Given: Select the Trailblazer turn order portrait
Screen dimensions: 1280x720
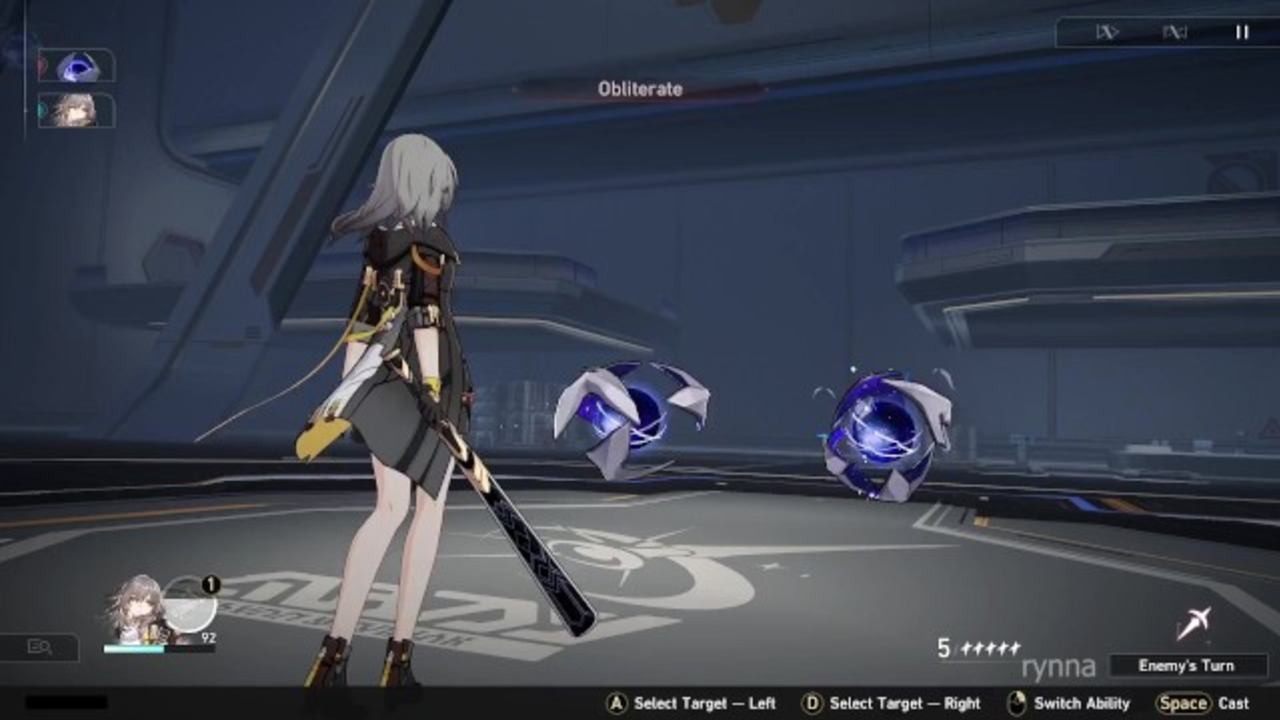Looking at the screenshot, I should click(x=76, y=110).
